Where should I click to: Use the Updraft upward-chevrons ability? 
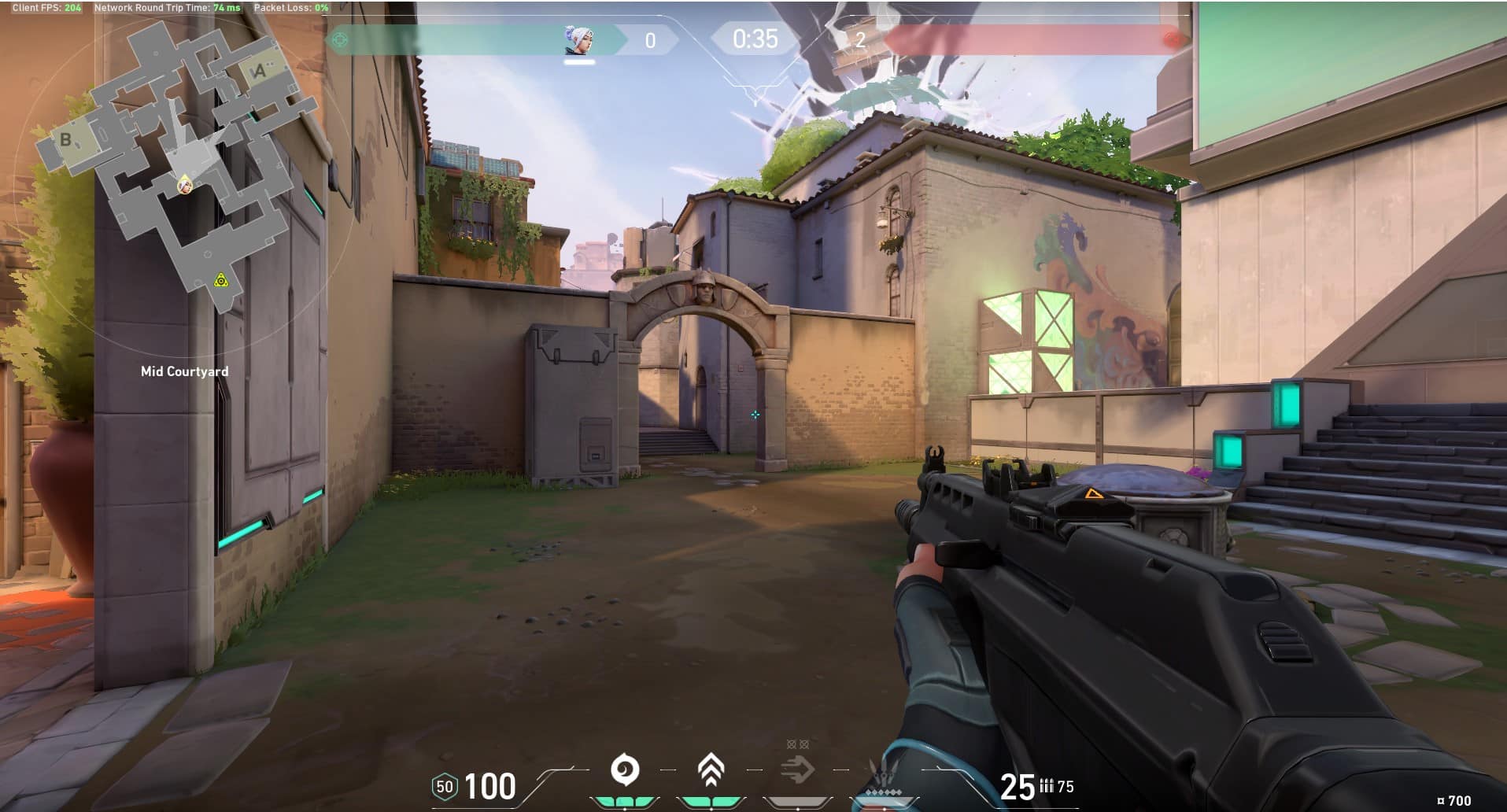click(711, 770)
